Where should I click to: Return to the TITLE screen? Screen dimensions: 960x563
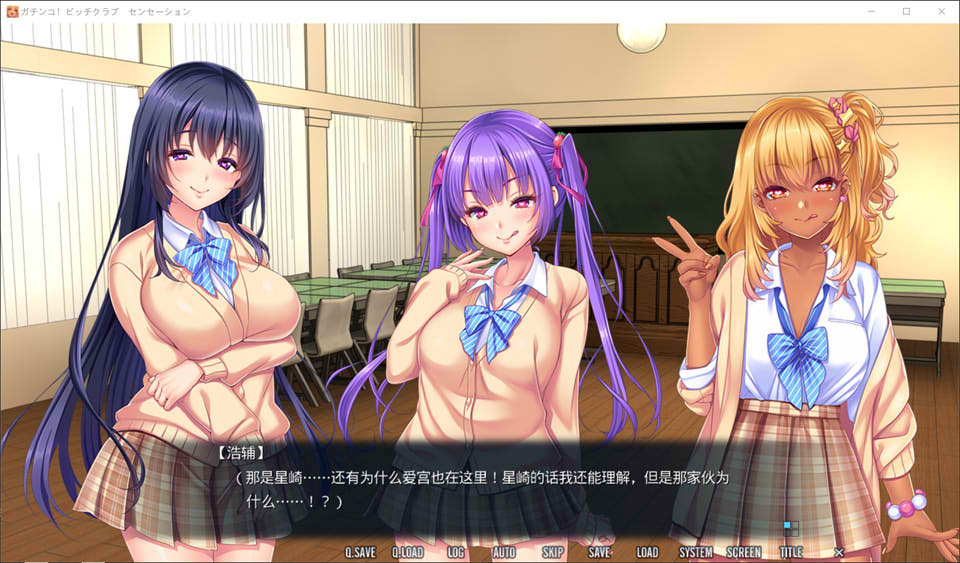[x=791, y=552]
